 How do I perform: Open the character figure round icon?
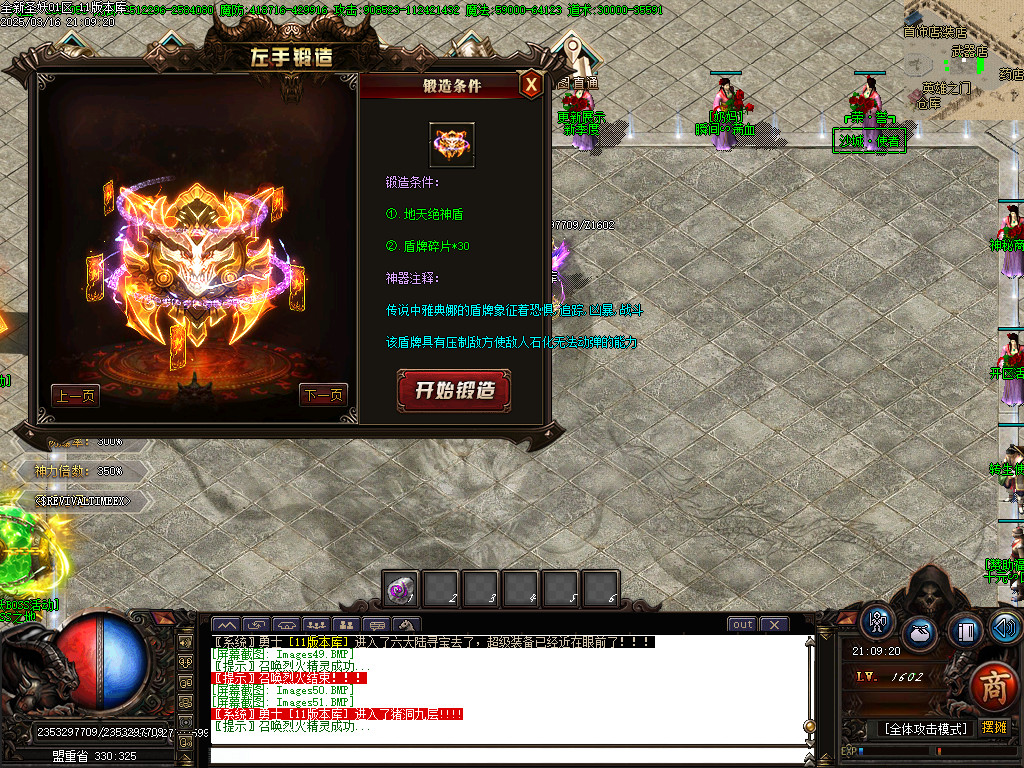[x=878, y=621]
